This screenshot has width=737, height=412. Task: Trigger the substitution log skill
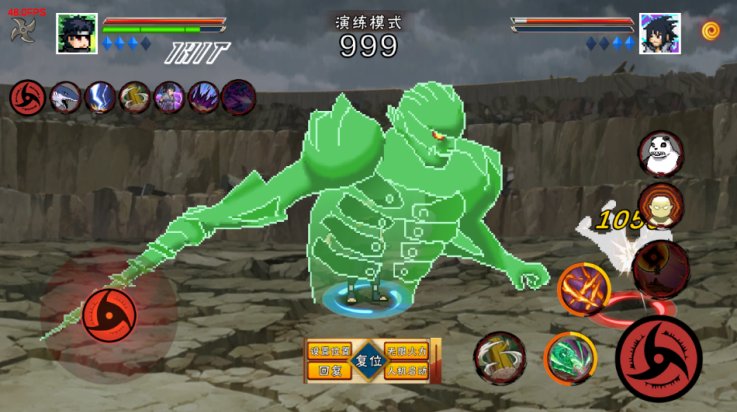click(x=500, y=357)
